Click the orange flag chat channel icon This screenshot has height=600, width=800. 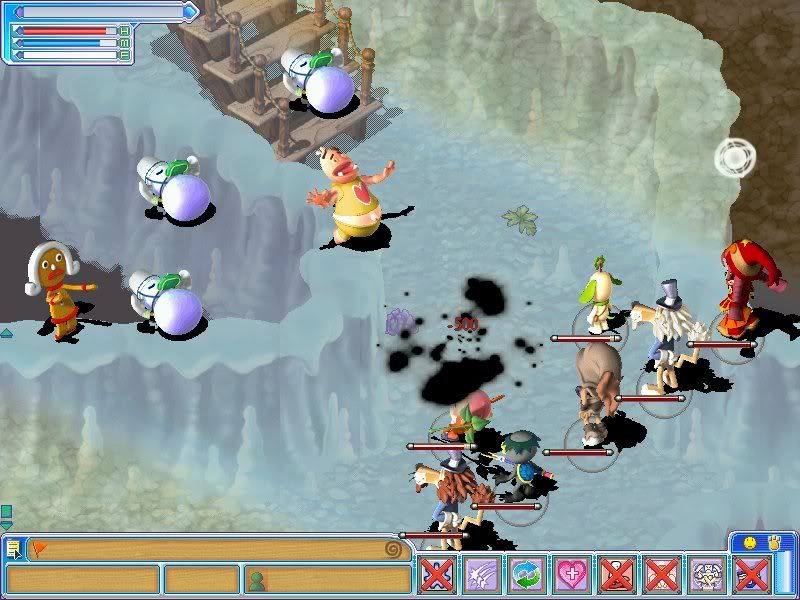39,548
